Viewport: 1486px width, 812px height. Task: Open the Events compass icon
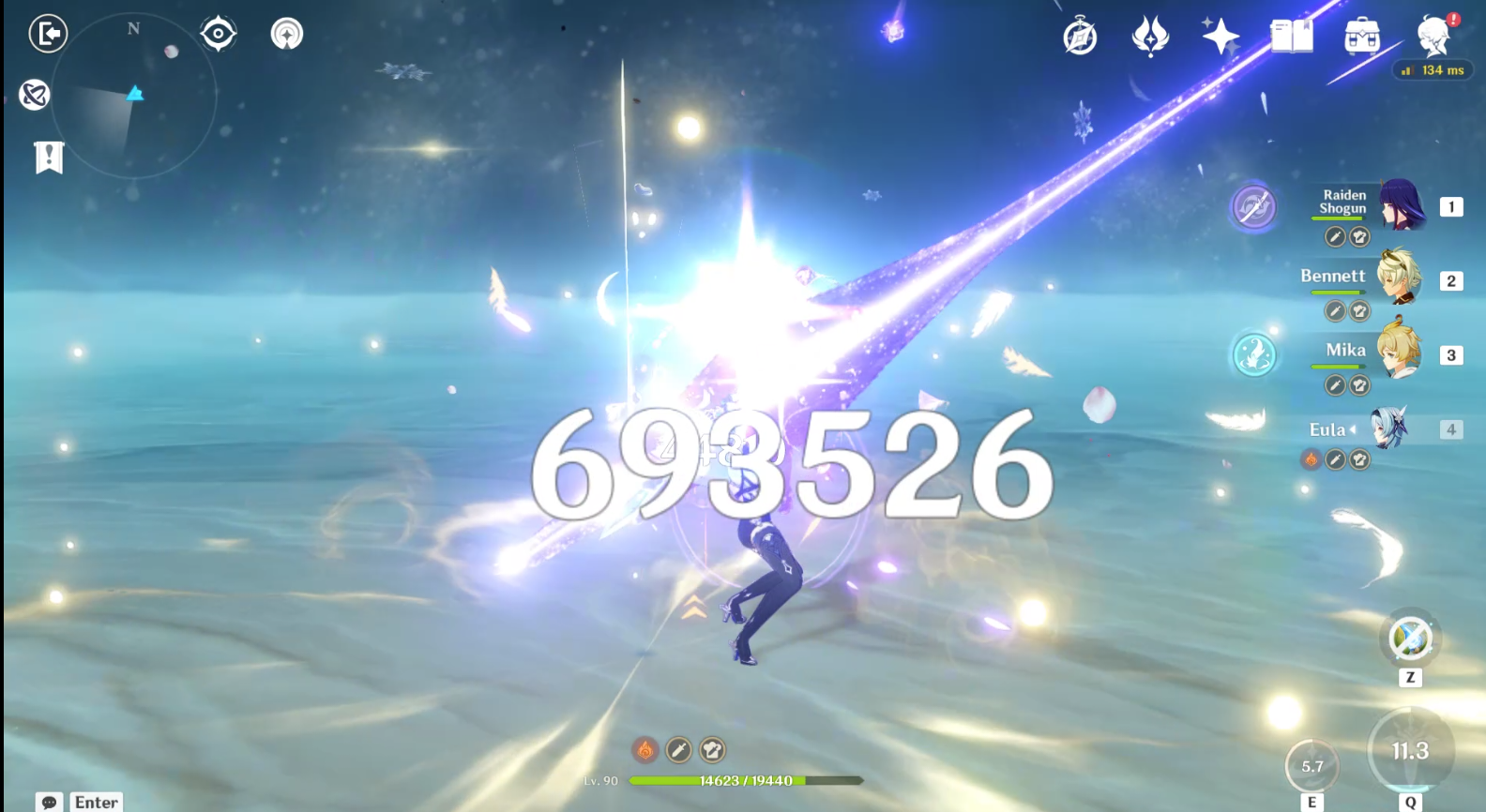click(1079, 35)
